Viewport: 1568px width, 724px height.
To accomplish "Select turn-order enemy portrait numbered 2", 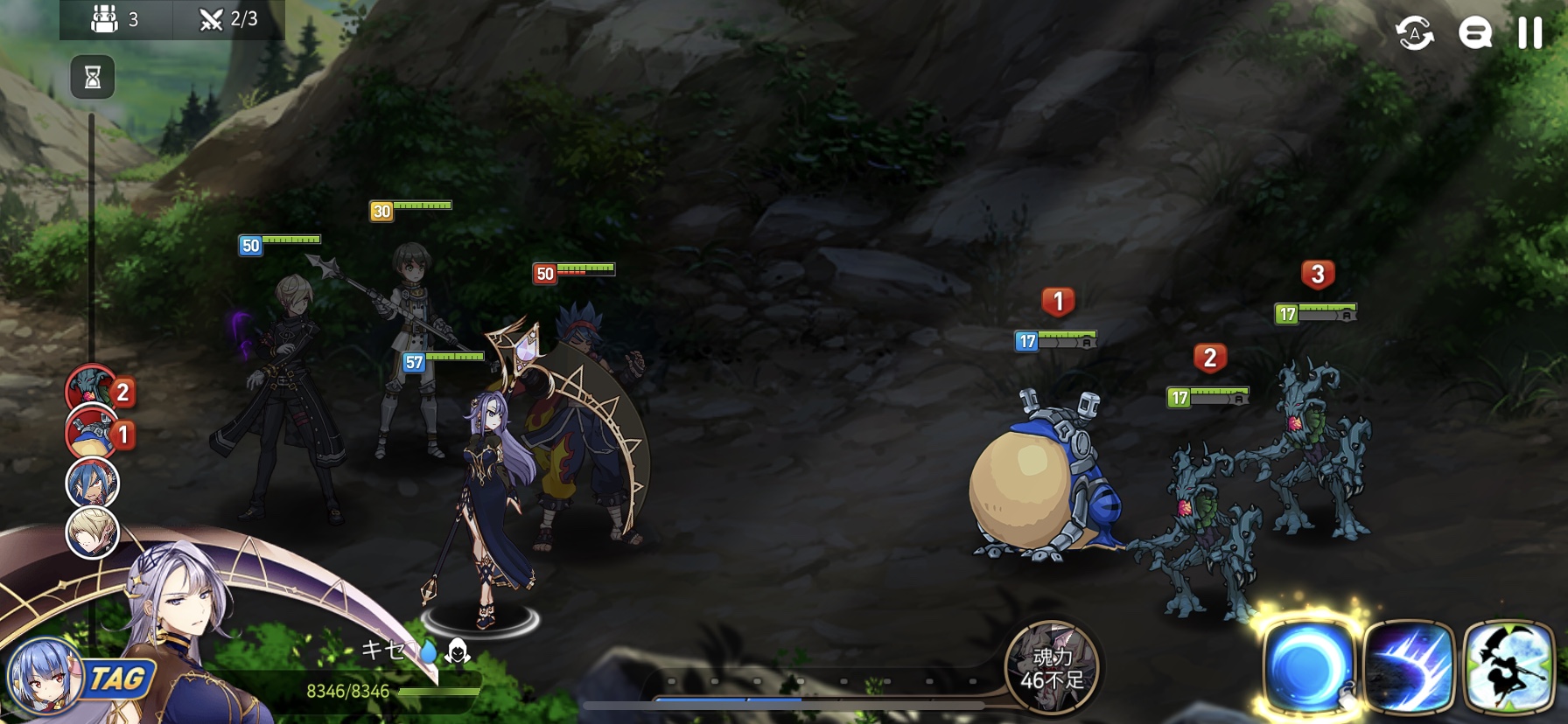I will (92, 390).
